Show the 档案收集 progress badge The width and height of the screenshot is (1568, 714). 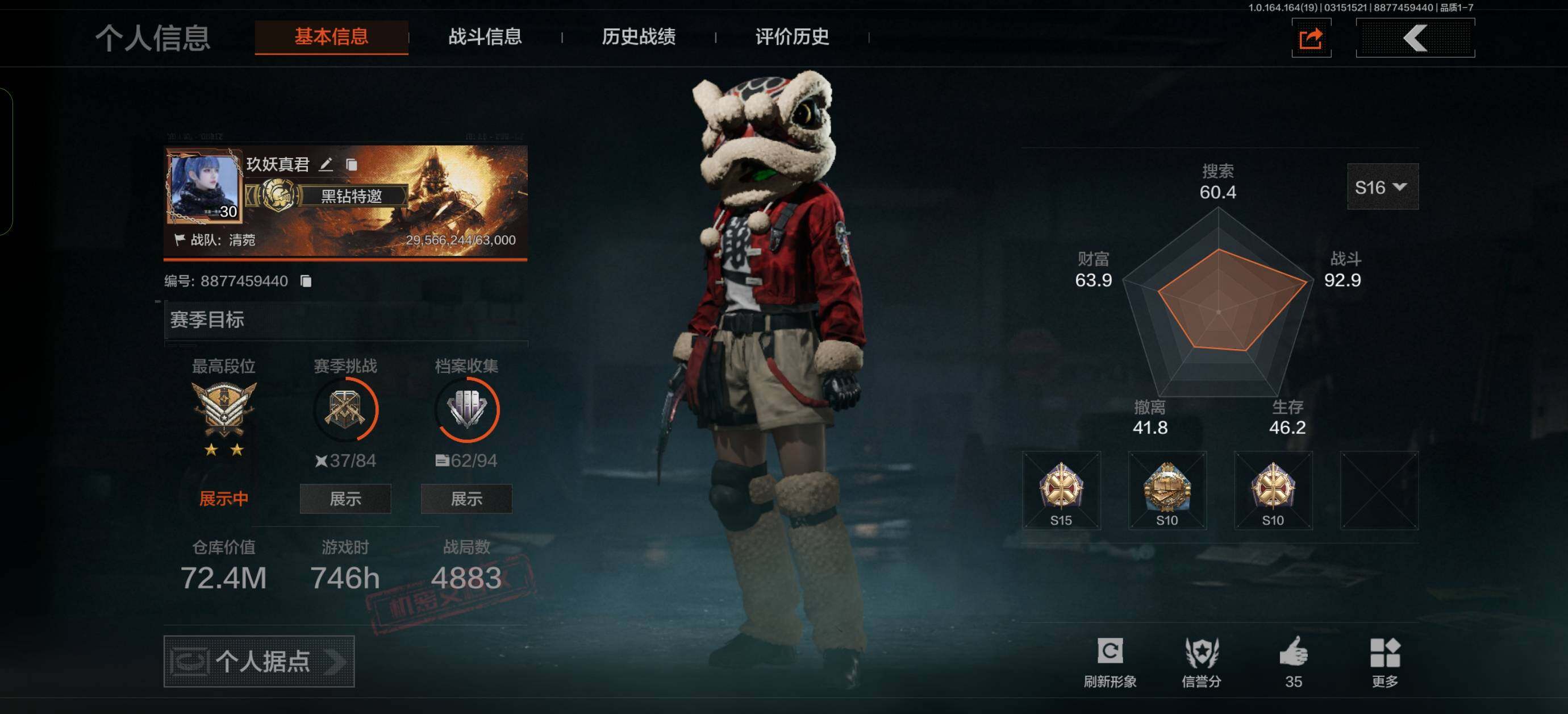[466, 499]
